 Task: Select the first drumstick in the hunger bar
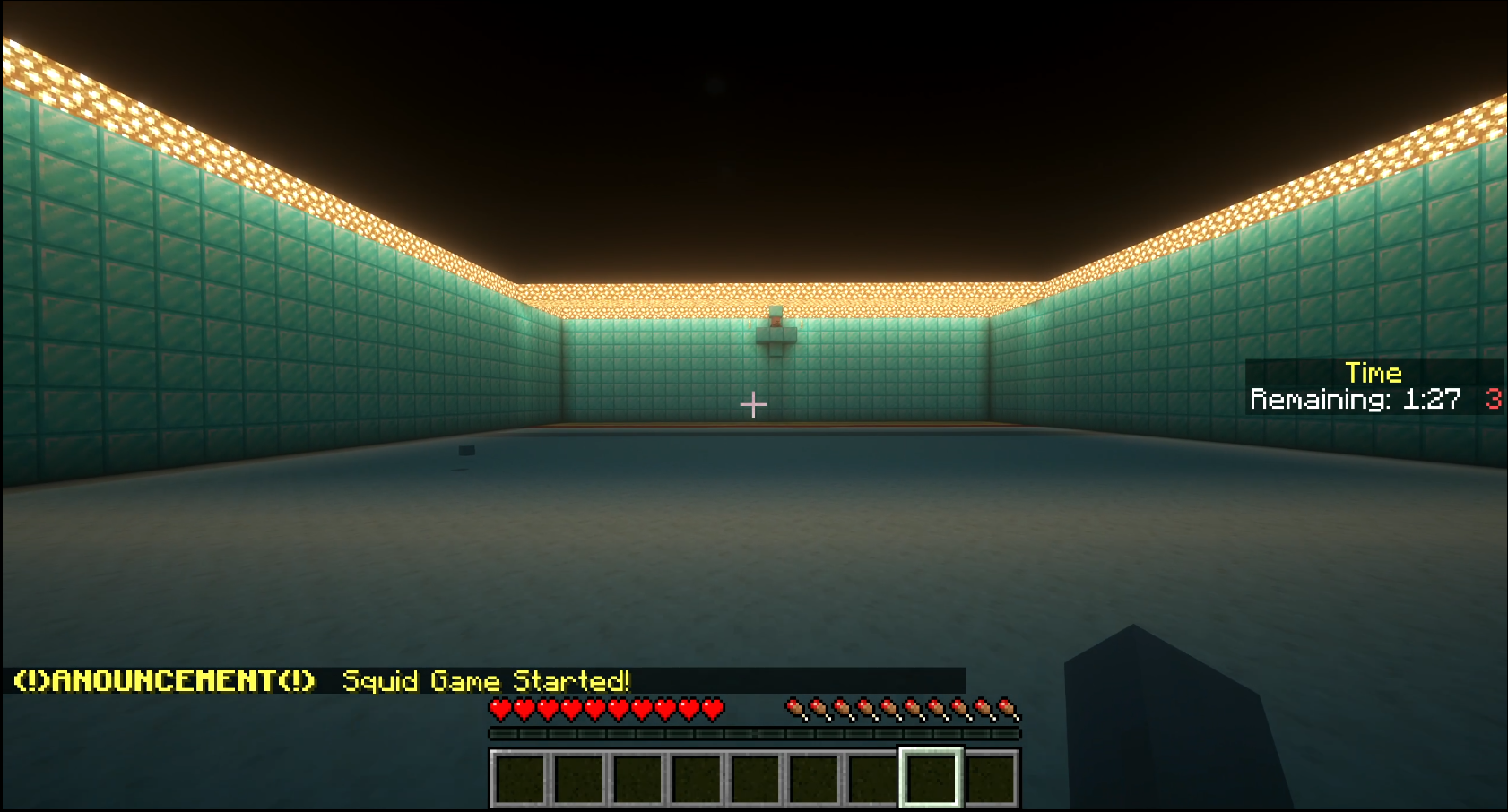(794, 708)
